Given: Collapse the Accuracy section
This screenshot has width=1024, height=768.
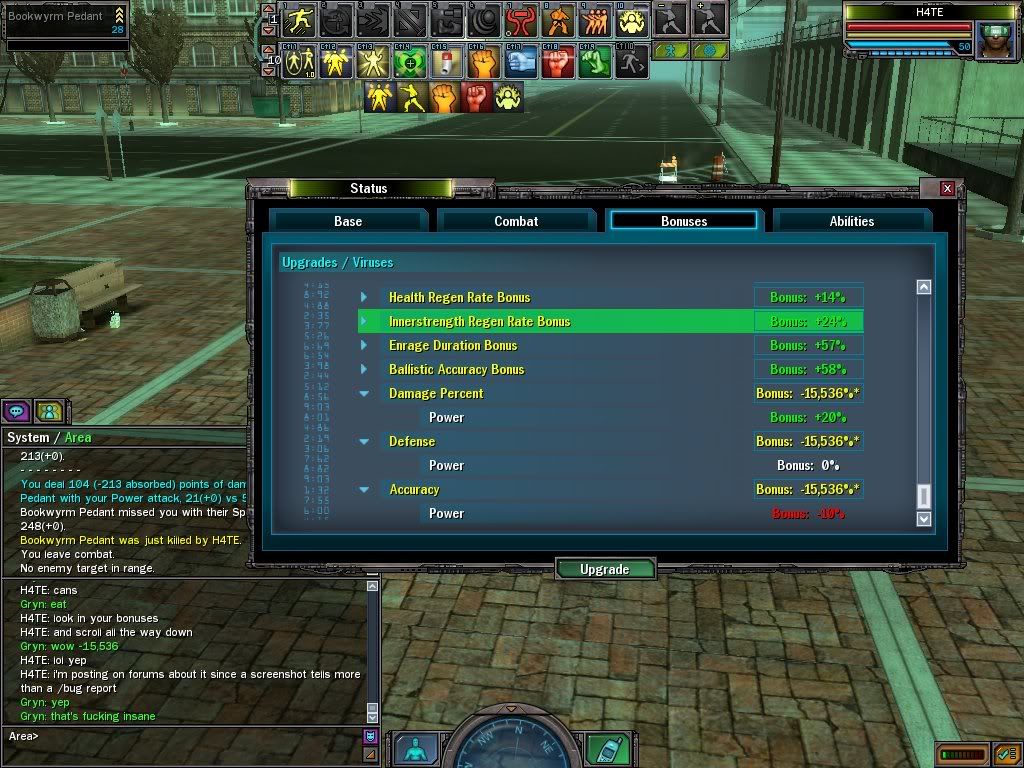Looking at the screenshot, I should [364, 489].
